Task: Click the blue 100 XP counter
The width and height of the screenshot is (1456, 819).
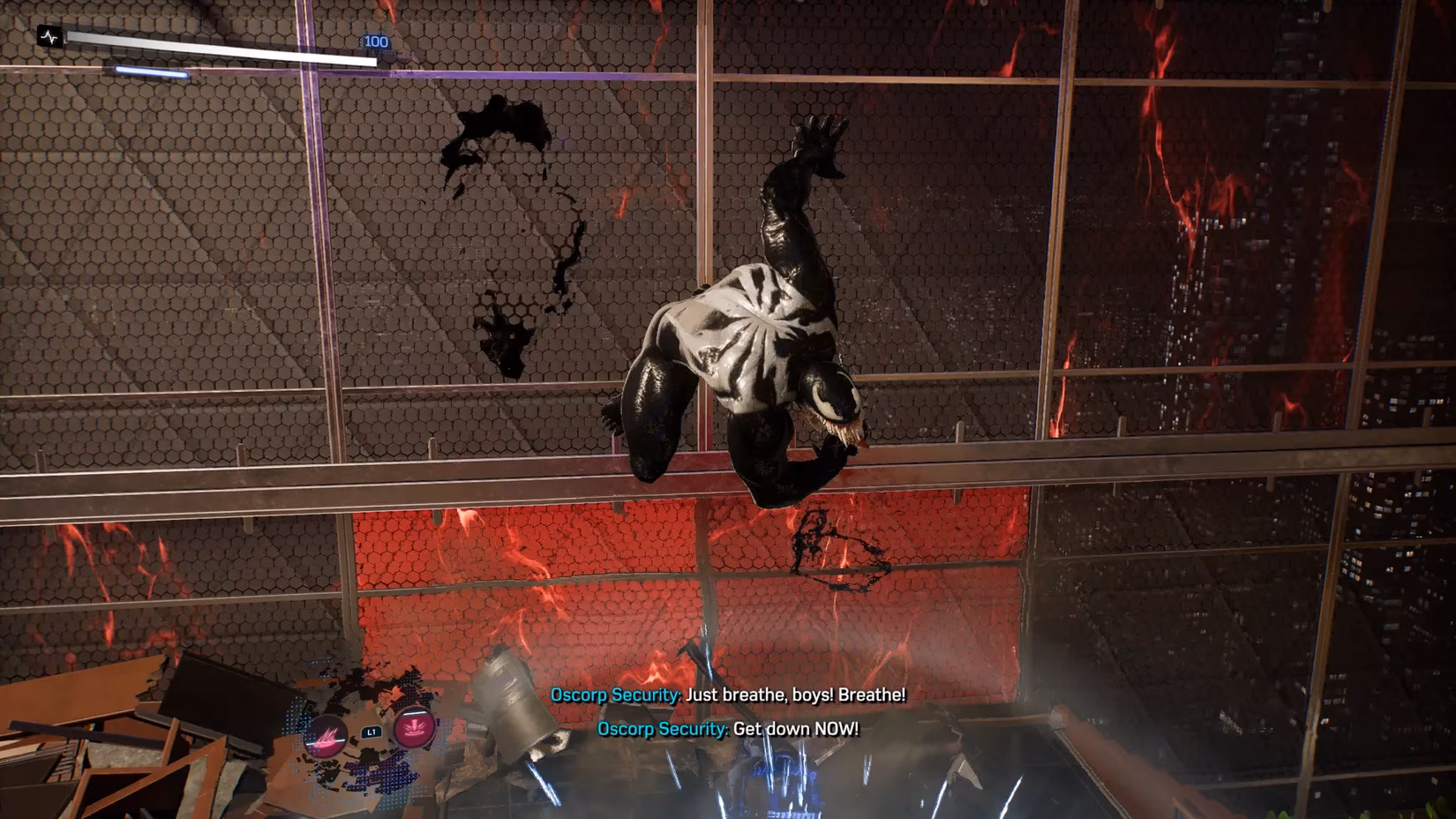Action: coord(376,40)
